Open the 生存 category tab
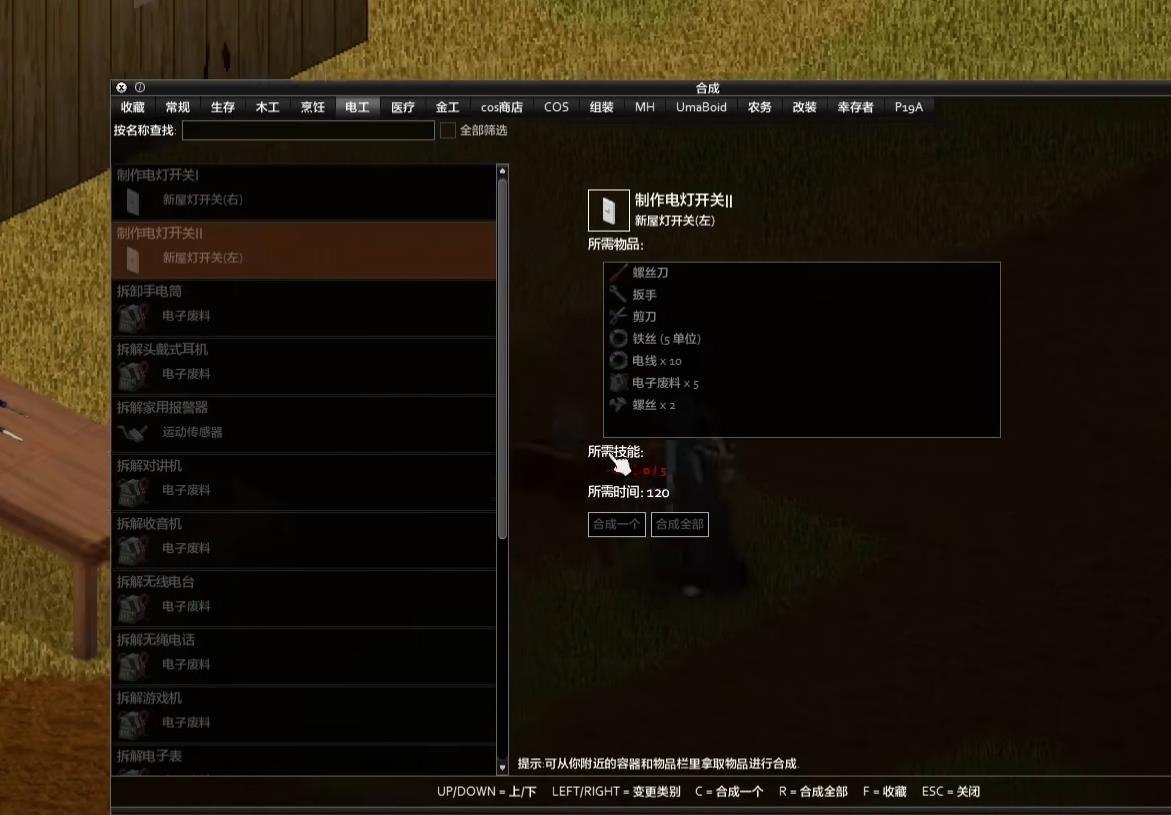Screen dimensions: 1171x815 [223, 107]
